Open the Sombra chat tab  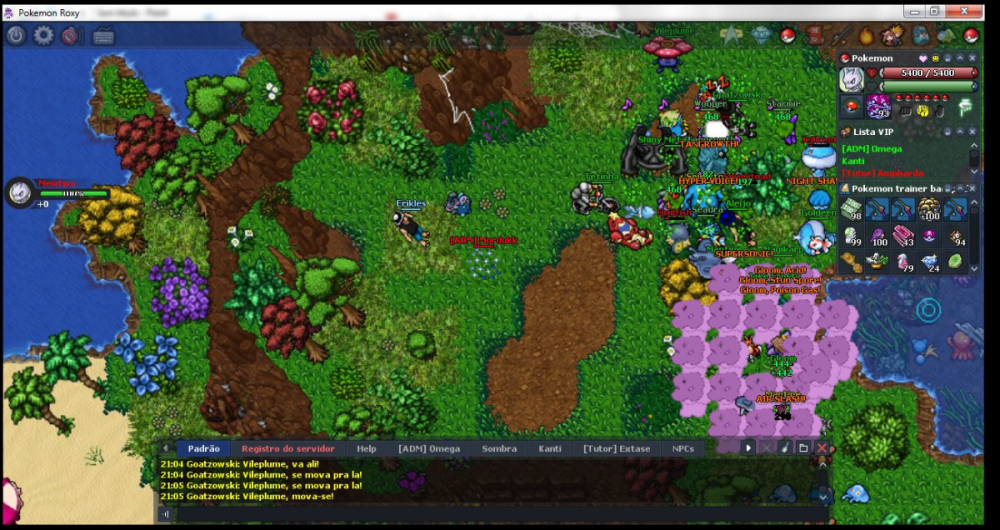[x=499, y=449]
